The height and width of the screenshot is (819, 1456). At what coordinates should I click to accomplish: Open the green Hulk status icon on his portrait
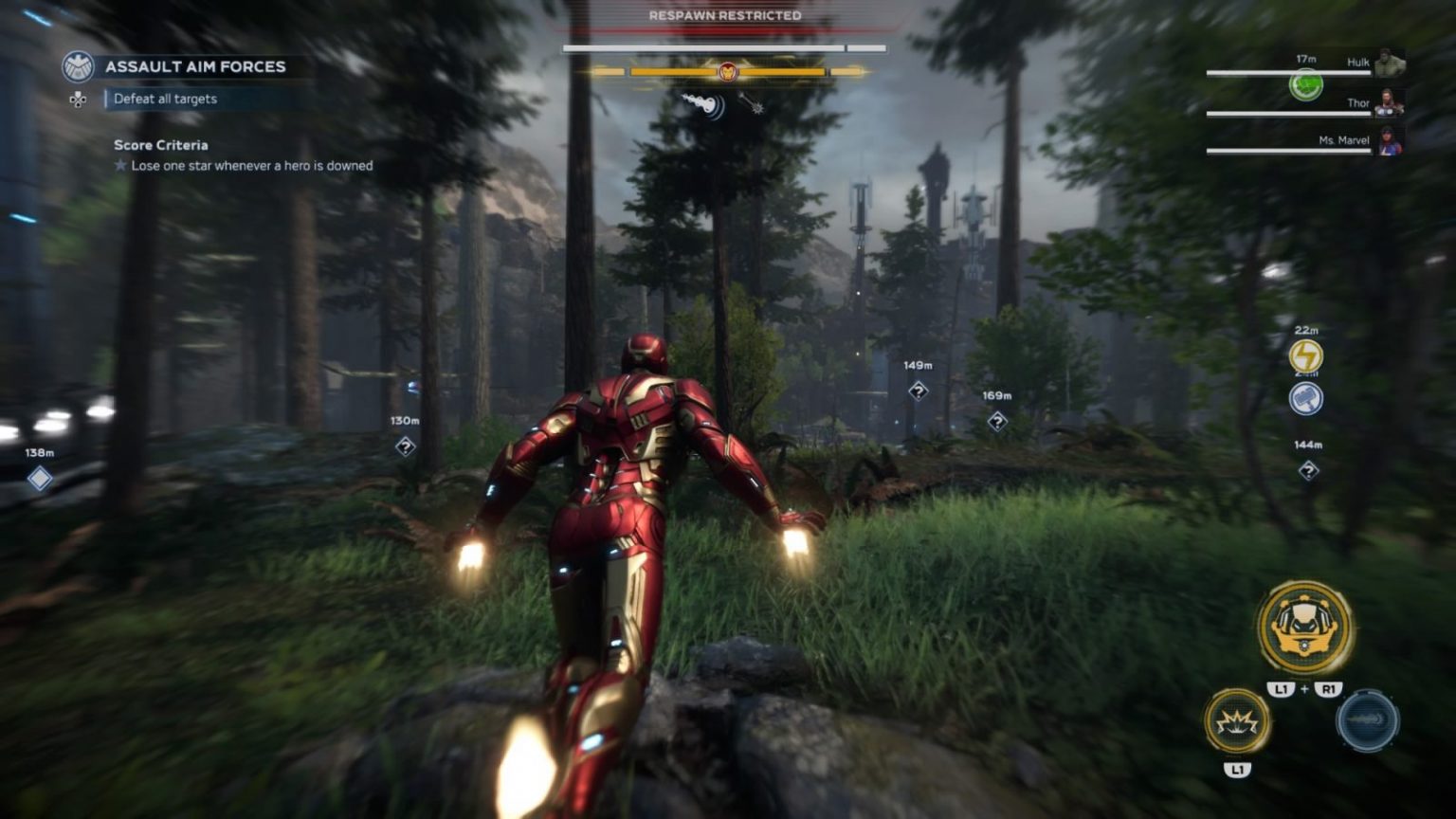[1308, 84]
